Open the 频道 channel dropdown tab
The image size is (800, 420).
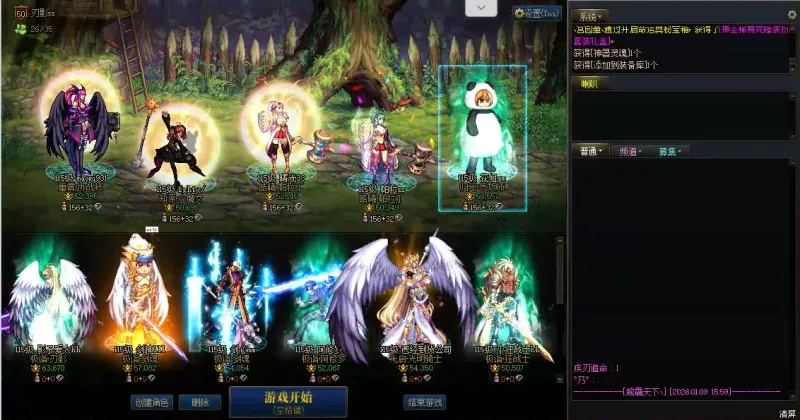(630, 151)
